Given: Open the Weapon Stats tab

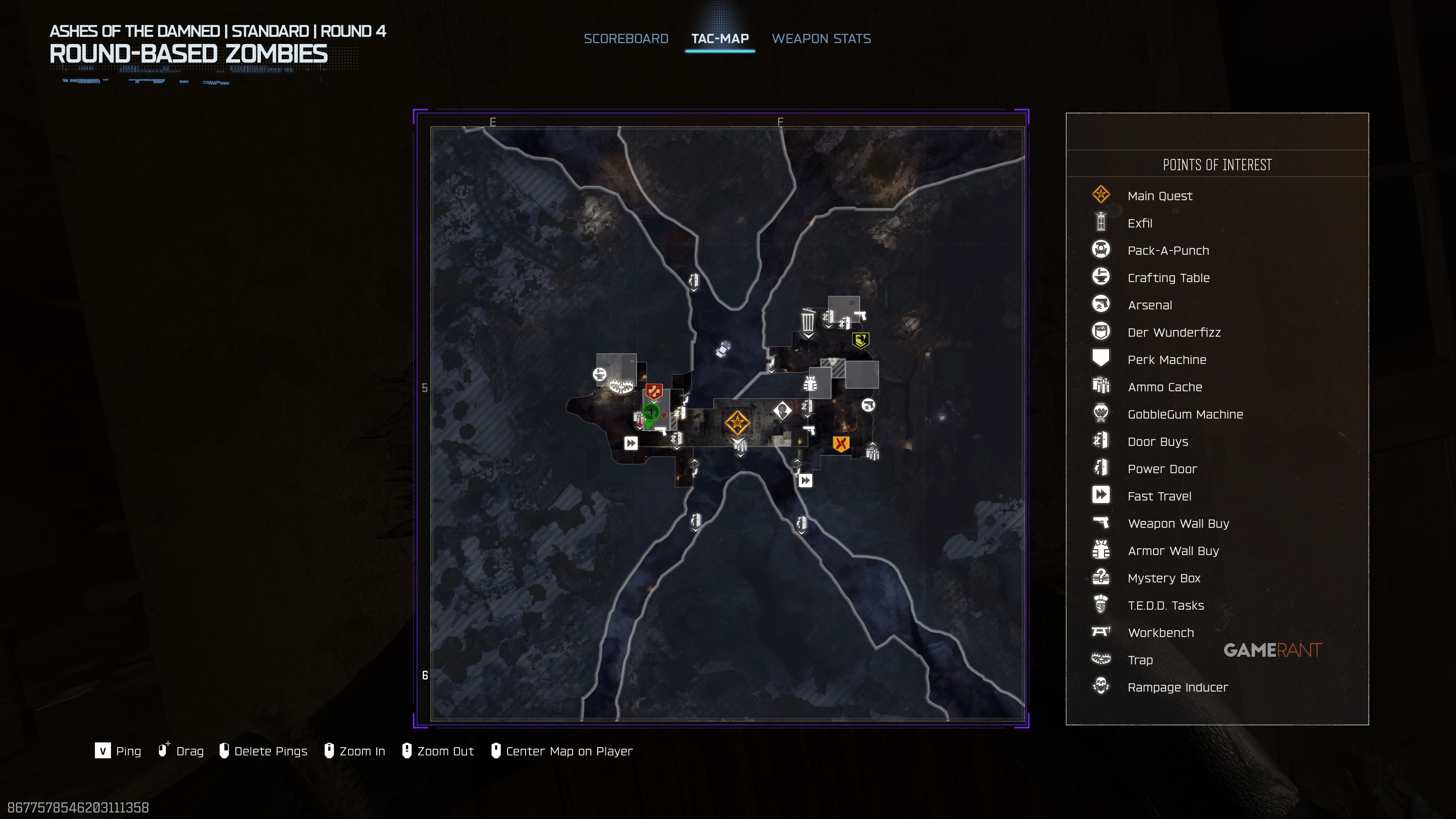Looking at the screenshot, I should click(821, 38).
